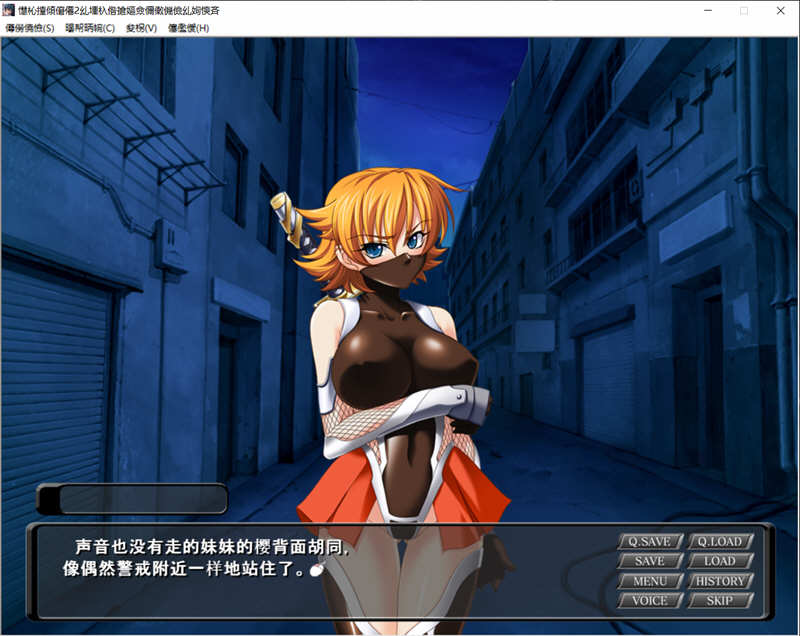Open the LOAD screen
The width and height of the screenshot is (800, 636).
tap(720, 561)
